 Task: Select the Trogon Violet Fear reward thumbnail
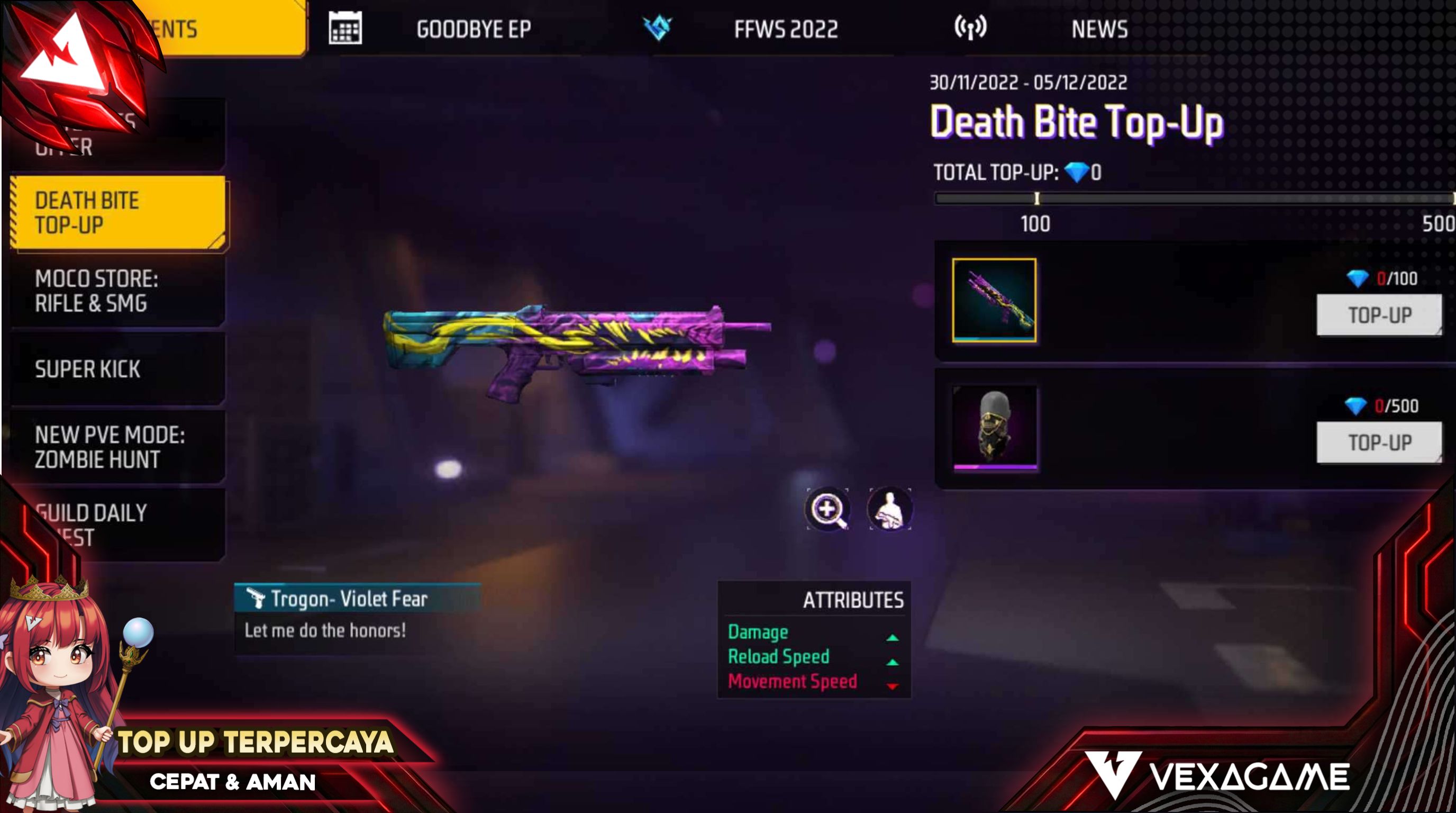click(994, 300)
